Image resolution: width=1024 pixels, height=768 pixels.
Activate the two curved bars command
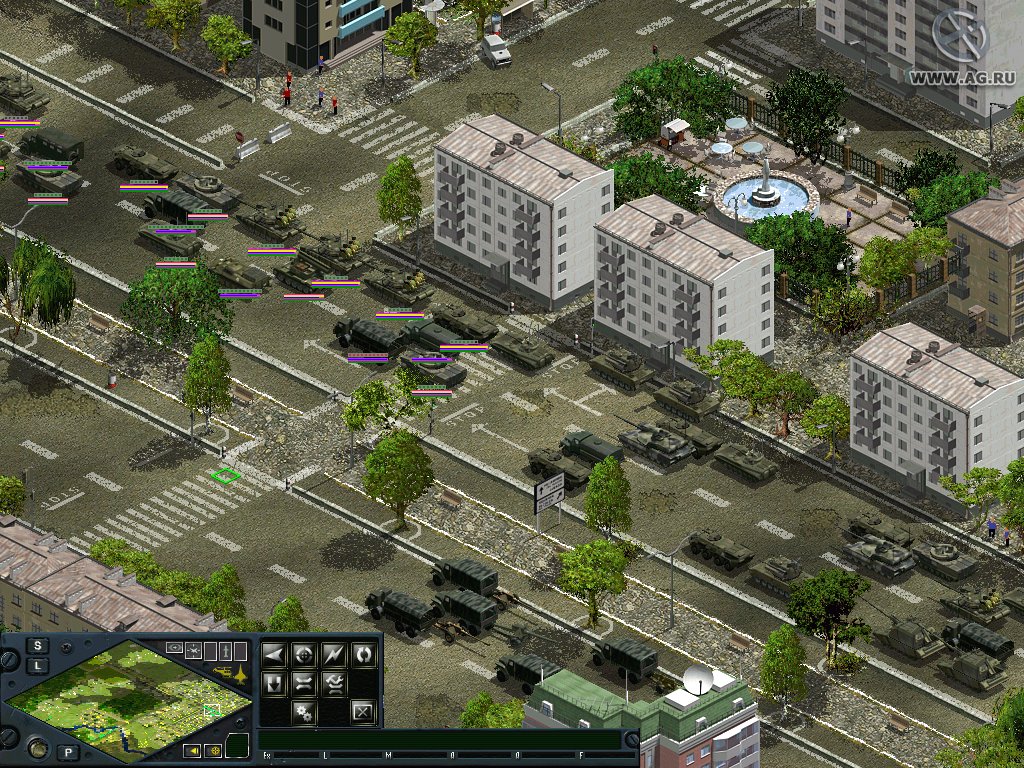pos(303,684)
